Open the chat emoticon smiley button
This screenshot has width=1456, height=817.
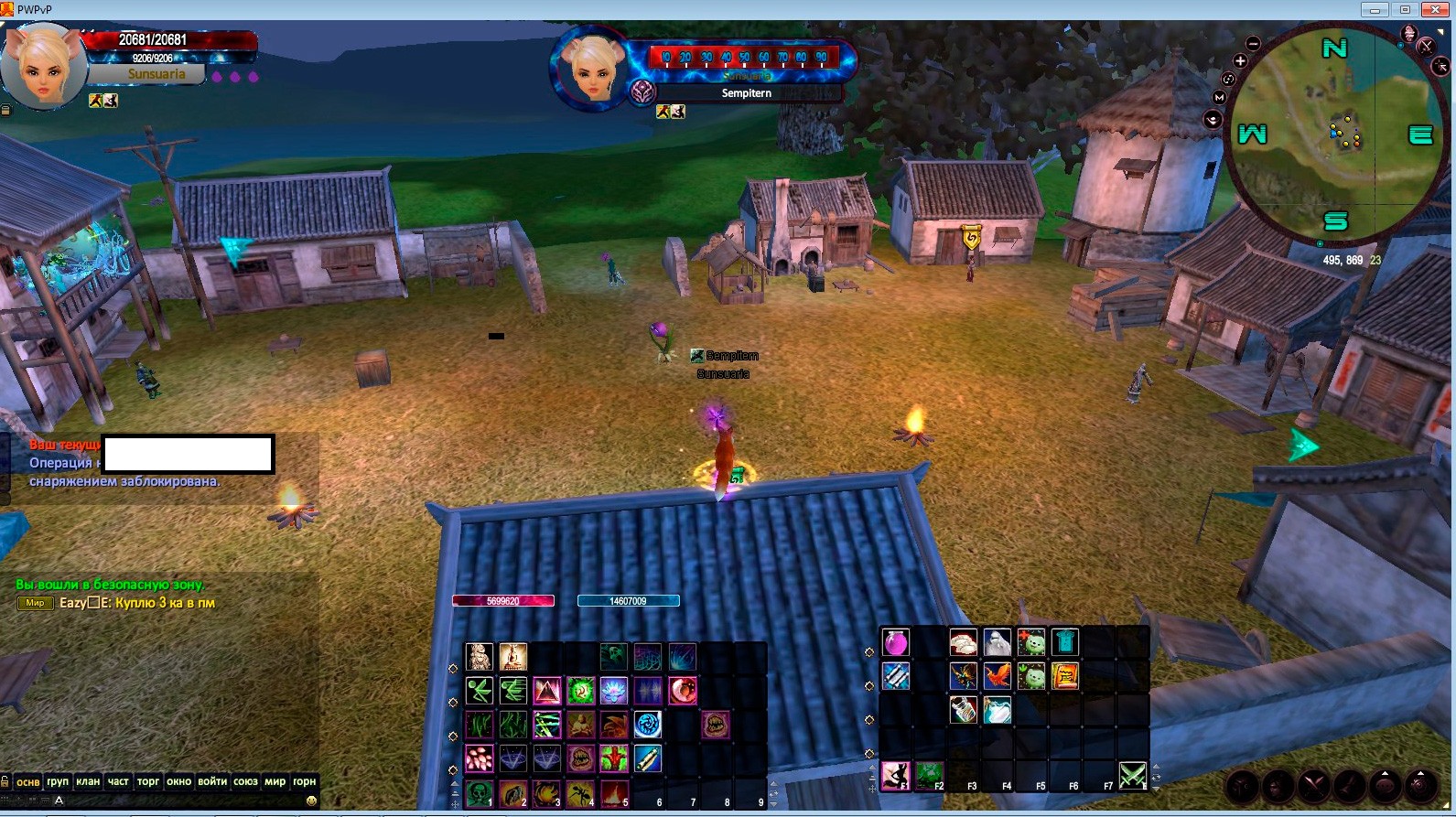(x=311, y=801)
